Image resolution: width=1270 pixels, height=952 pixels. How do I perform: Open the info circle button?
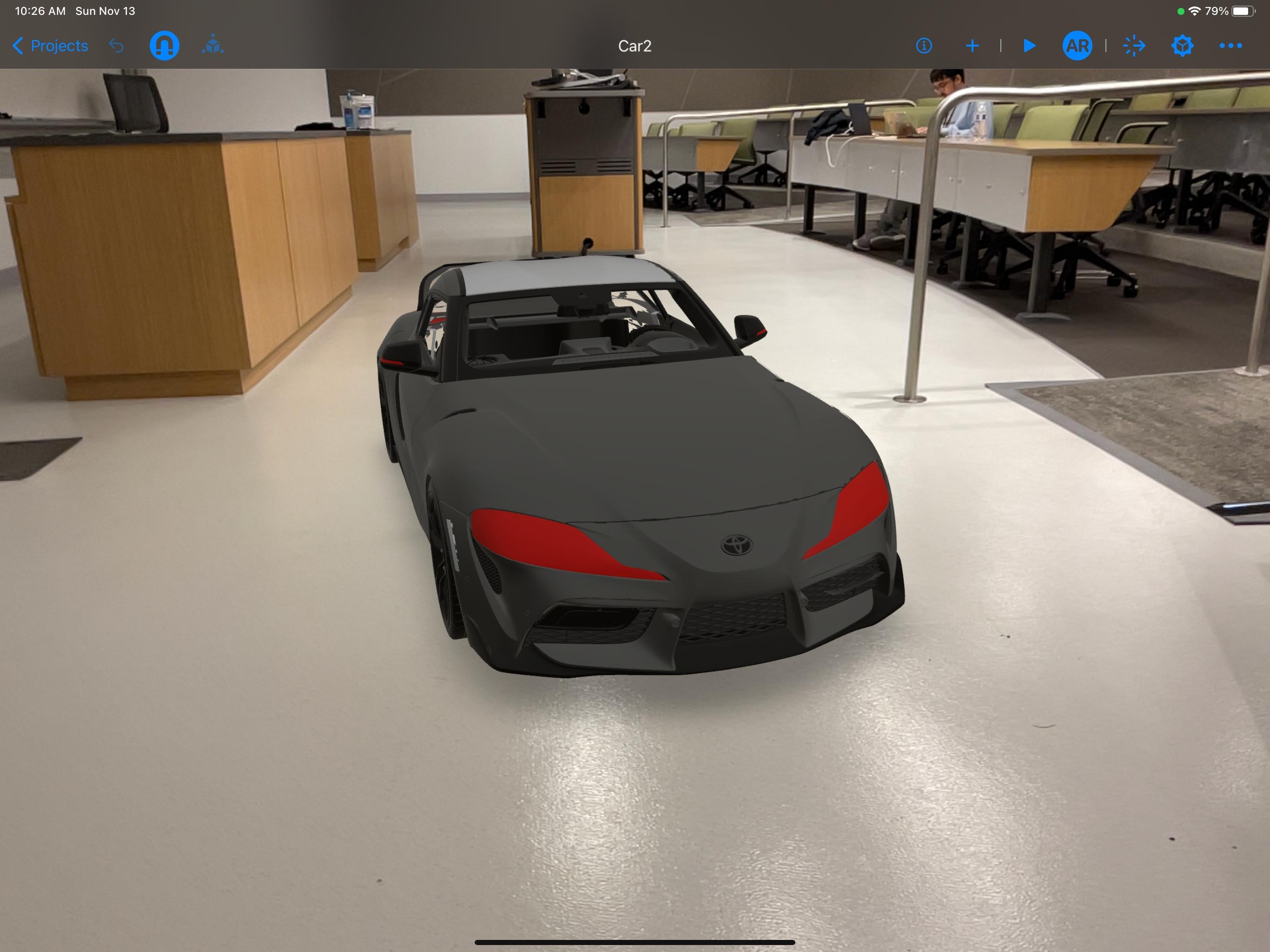click(924, 46)
